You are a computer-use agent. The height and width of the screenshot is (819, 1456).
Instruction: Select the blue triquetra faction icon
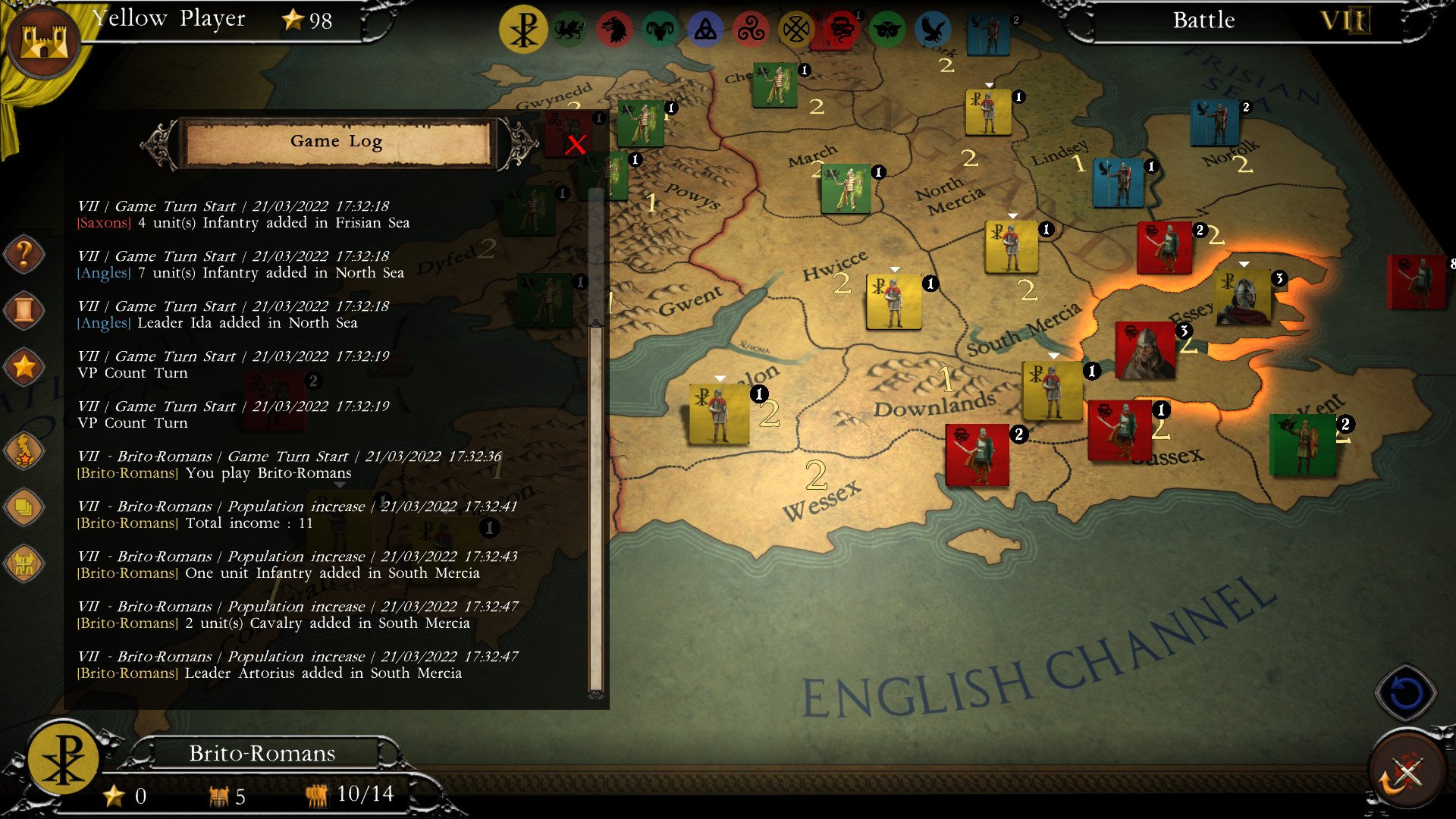pos(704,29)
